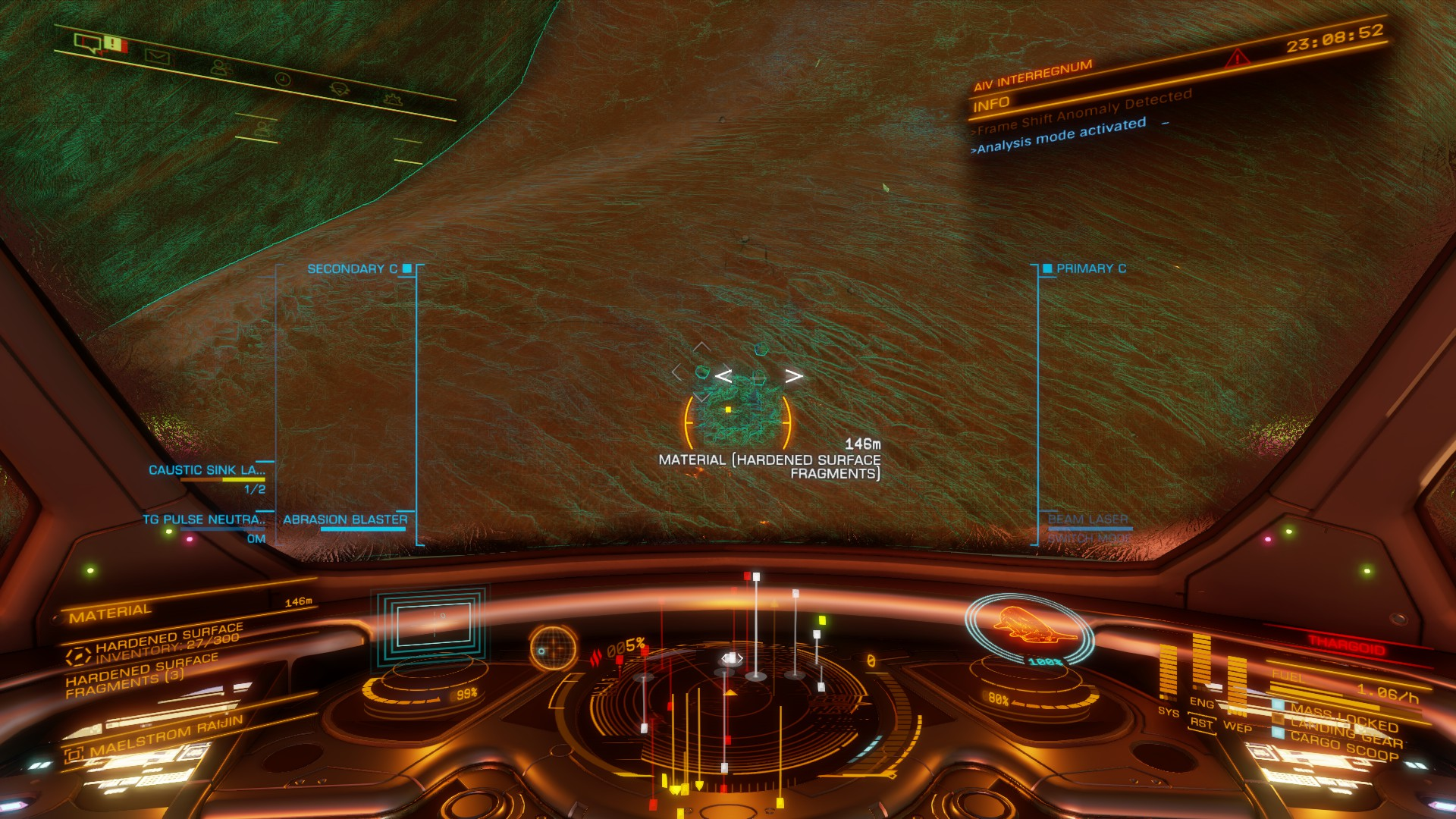1456x819 pixels.
Task: Select the TG Pulse Neutraliser entry
Action: (x=204, y=520)
